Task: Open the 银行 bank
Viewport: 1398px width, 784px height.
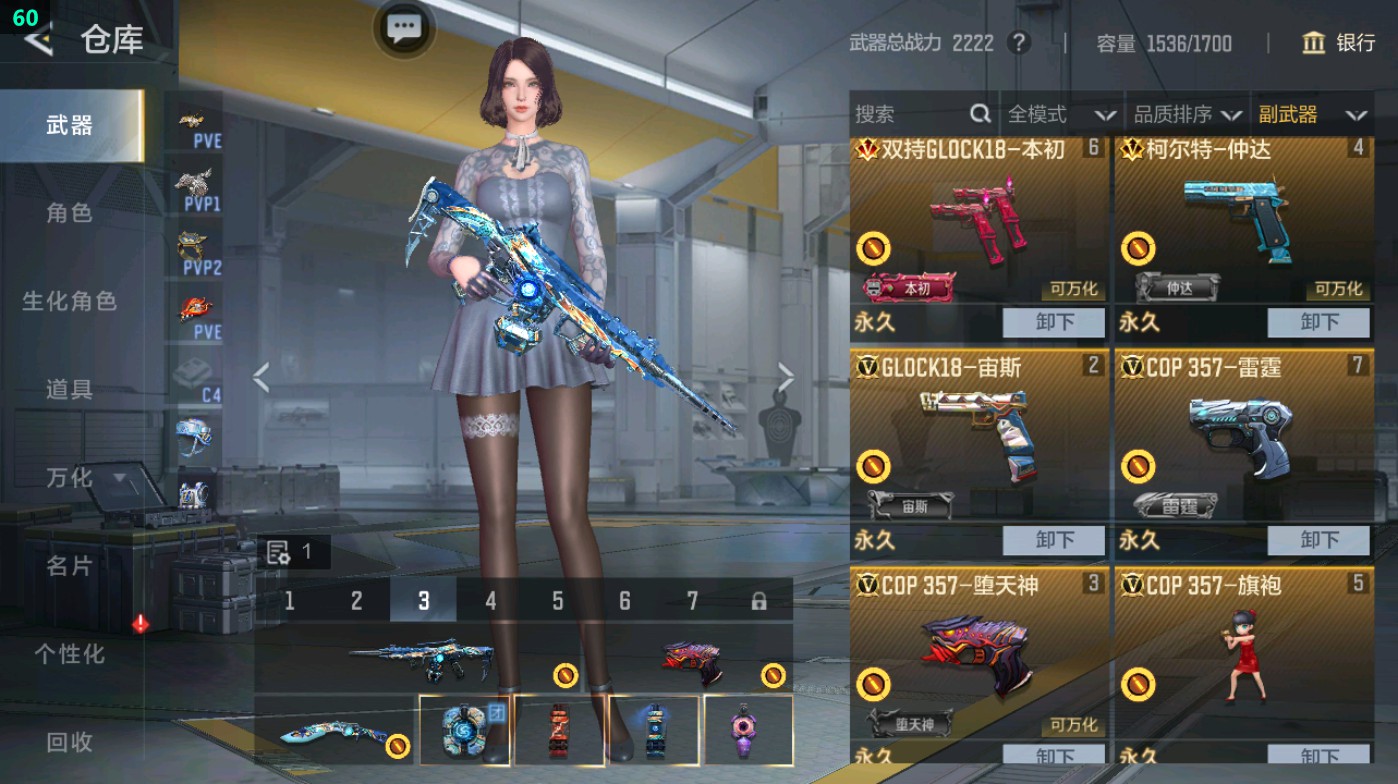Action: pos(1338,43)
